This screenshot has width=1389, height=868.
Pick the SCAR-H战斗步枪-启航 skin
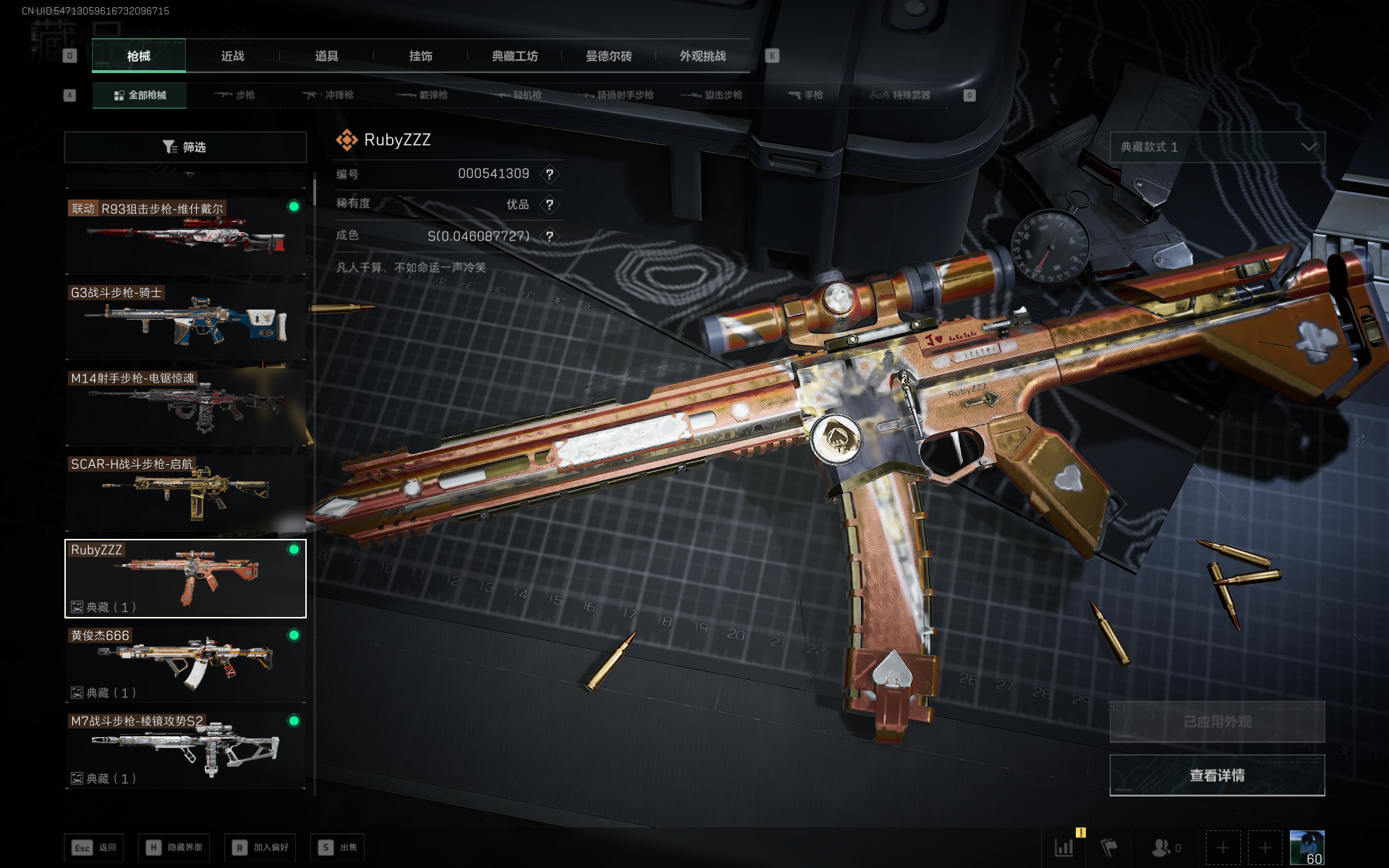(185, 492)
